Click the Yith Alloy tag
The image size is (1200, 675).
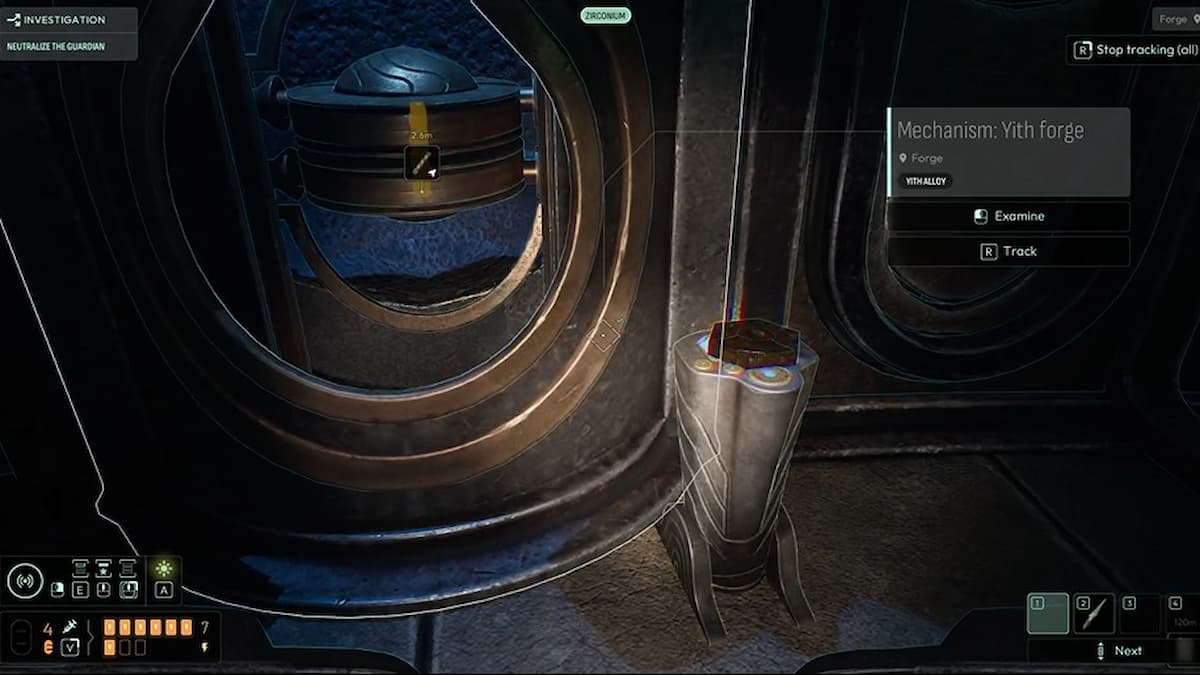coord(927,181)
